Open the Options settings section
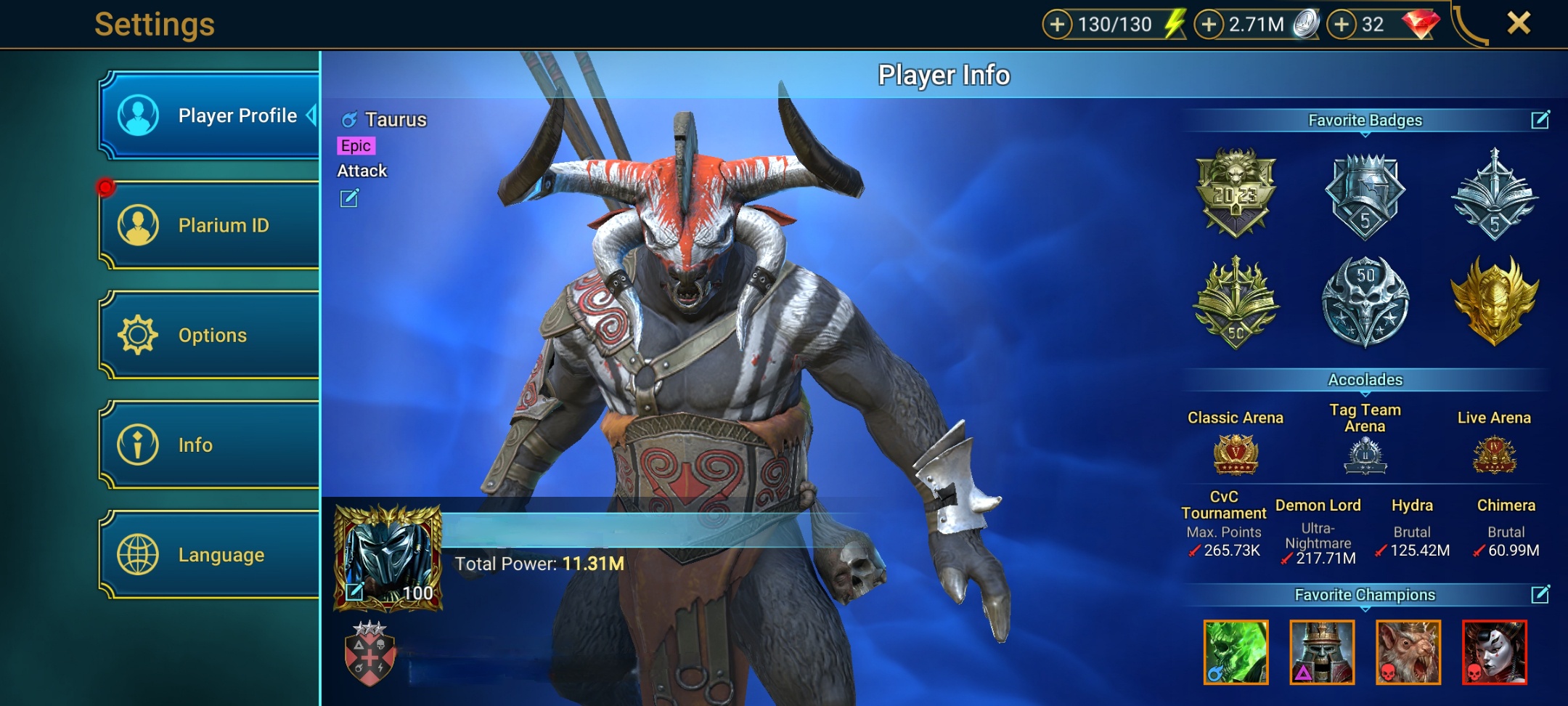Image resolution: width=1568 pixels, height=706 pixels. 209,335
